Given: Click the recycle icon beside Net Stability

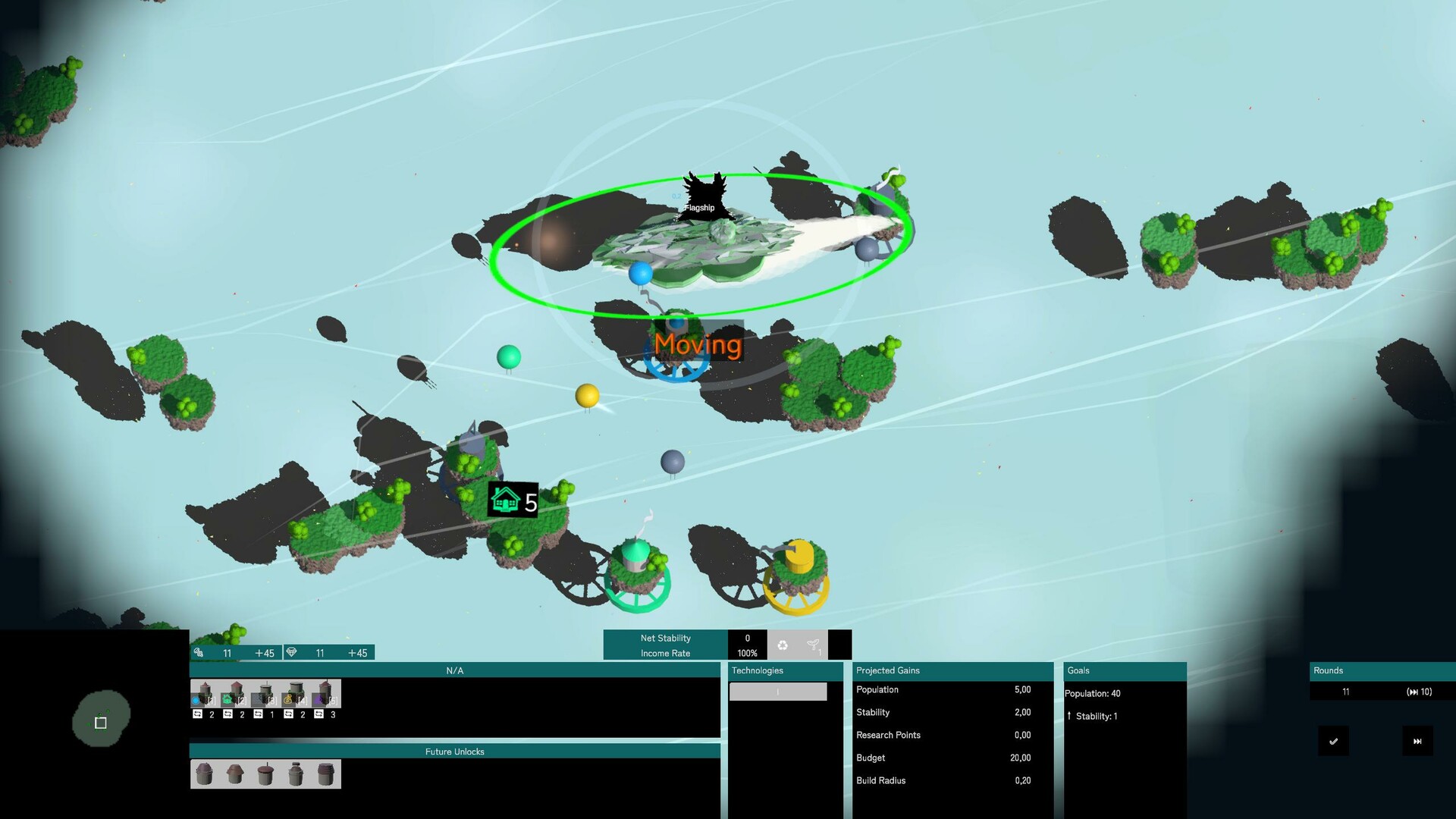Looking at the screenshot, I should pyautogui.click(x=784, y=644).
